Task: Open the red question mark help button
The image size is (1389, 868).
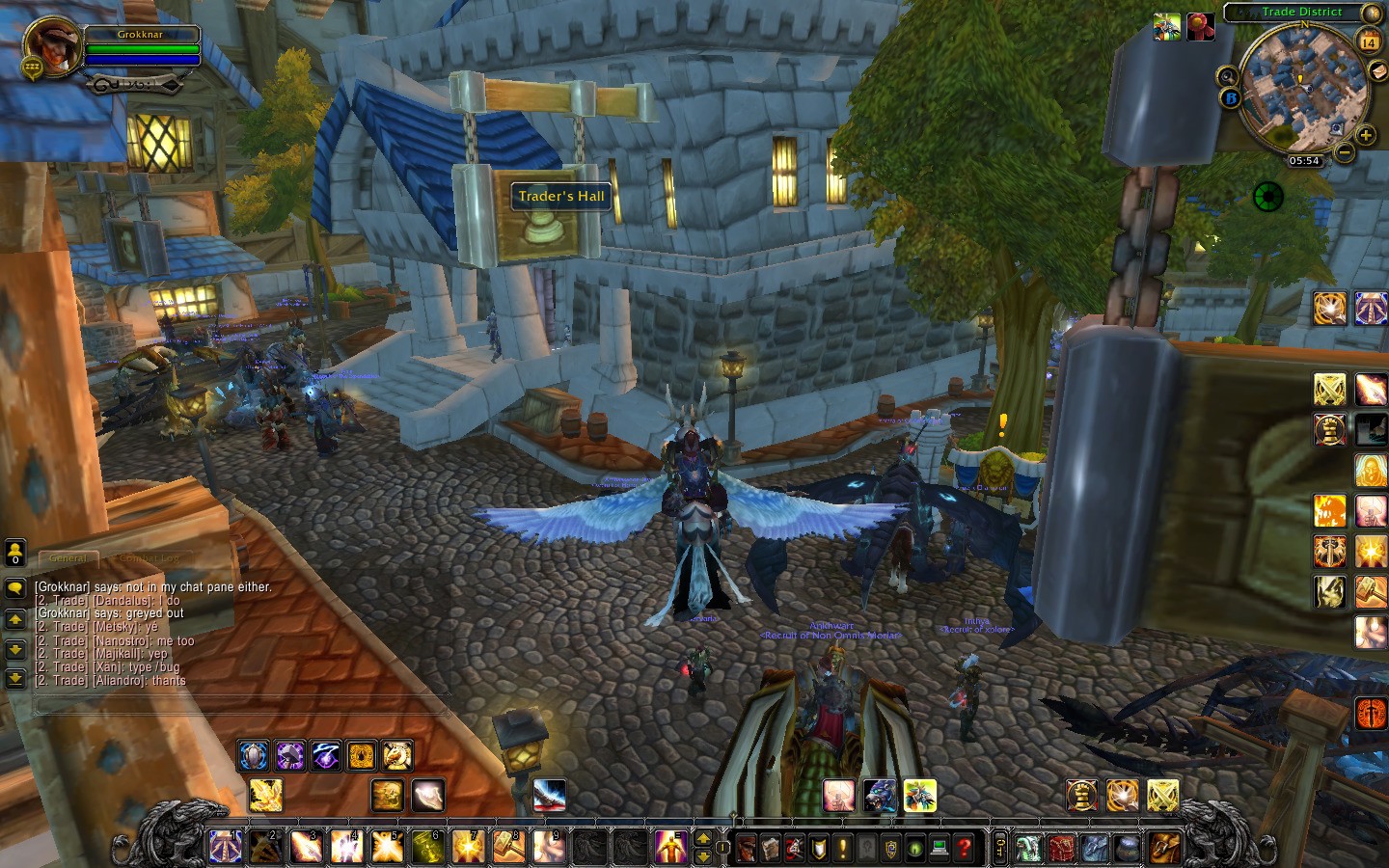Action: tap(964, 848)
